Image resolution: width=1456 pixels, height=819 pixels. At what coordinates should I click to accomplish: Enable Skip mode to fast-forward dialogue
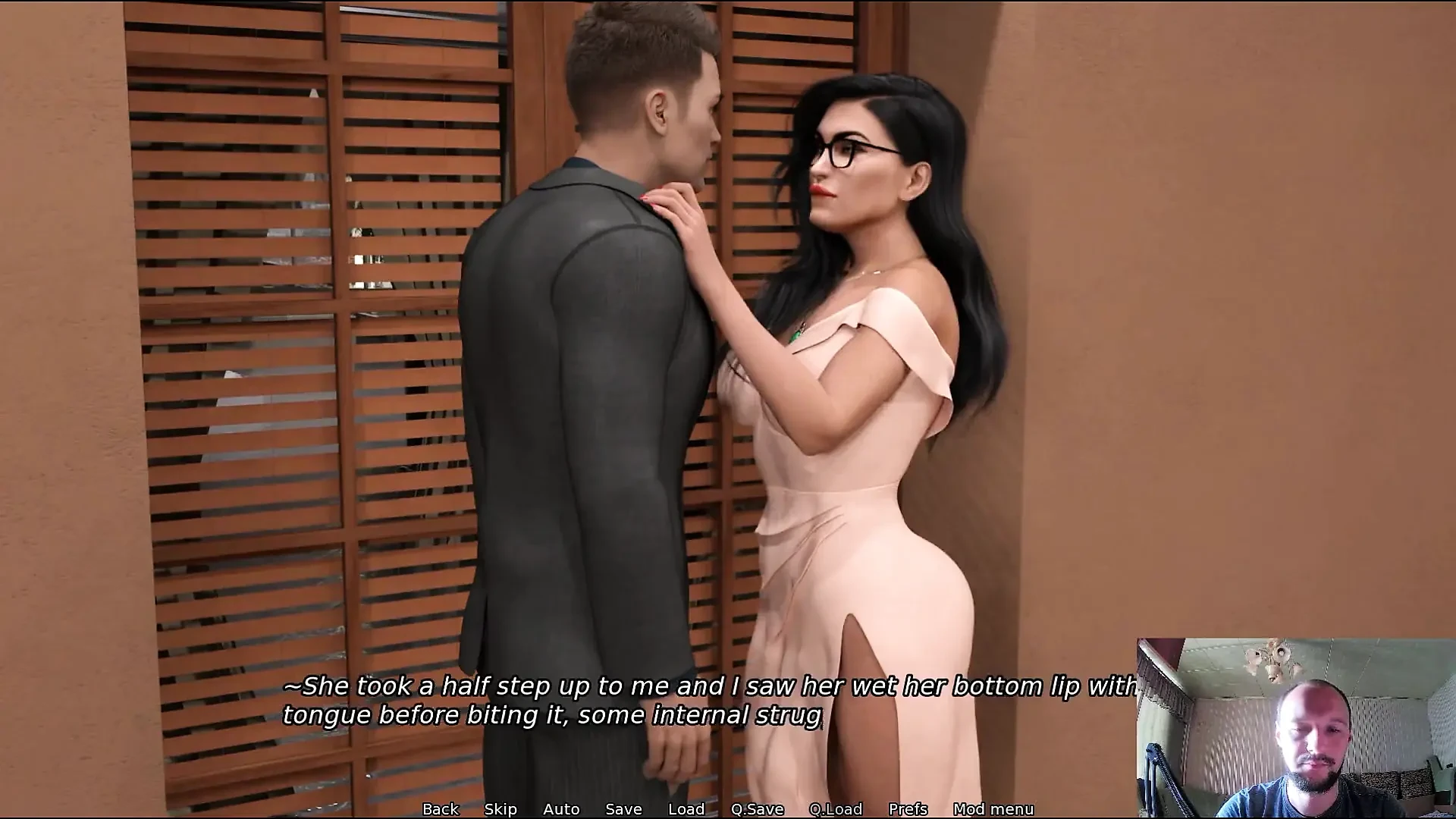(500, 809)
